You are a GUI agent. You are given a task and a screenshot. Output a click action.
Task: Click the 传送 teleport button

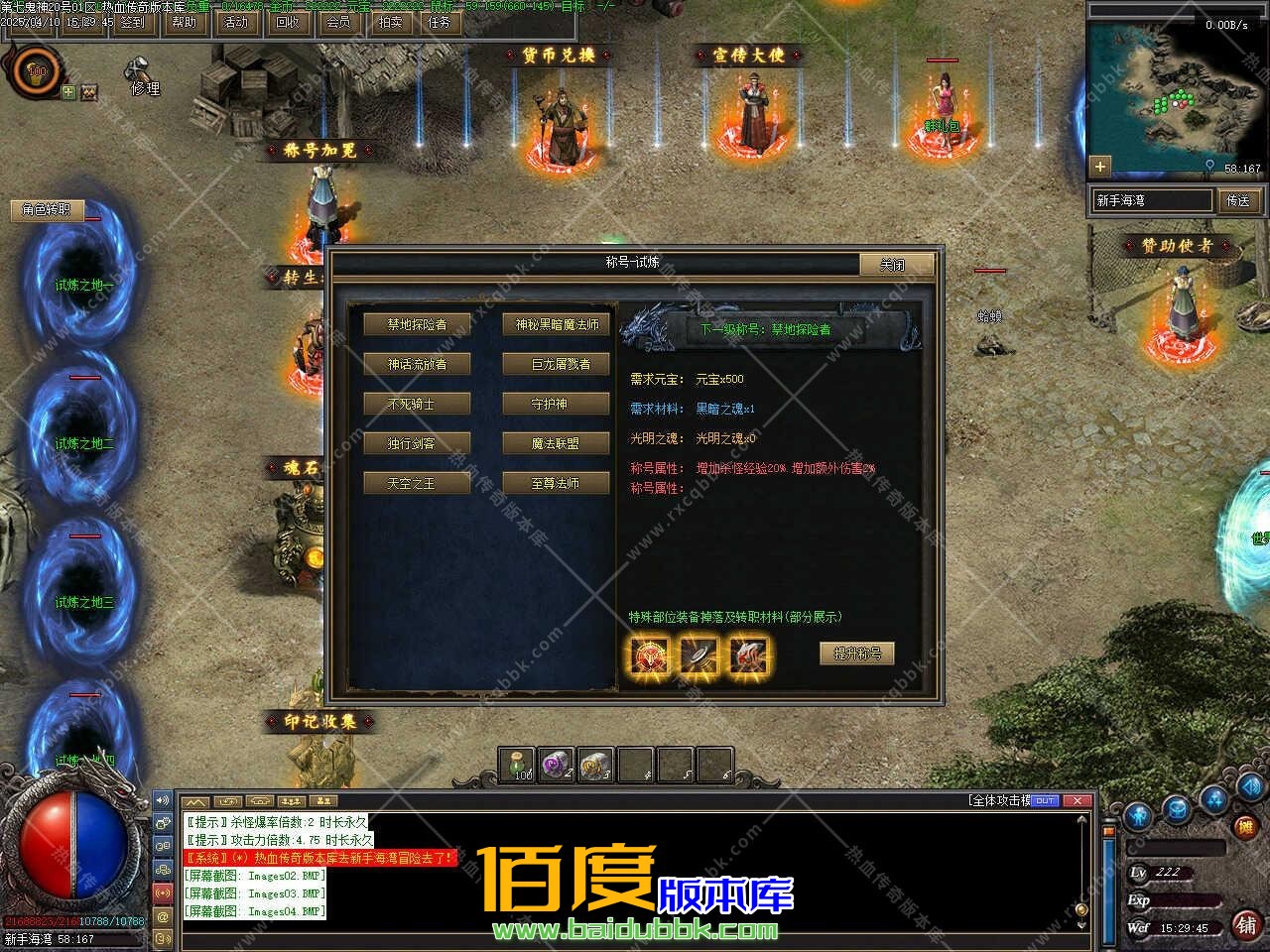[1239, 200]
